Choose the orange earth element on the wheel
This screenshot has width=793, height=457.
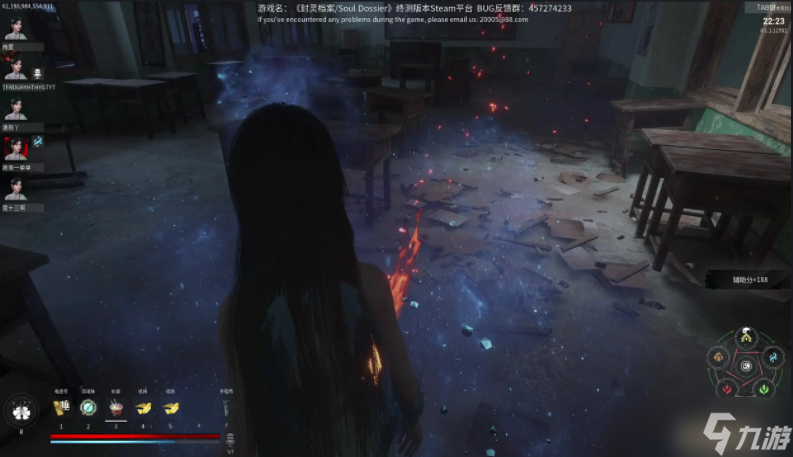click(x=718, y=359)
